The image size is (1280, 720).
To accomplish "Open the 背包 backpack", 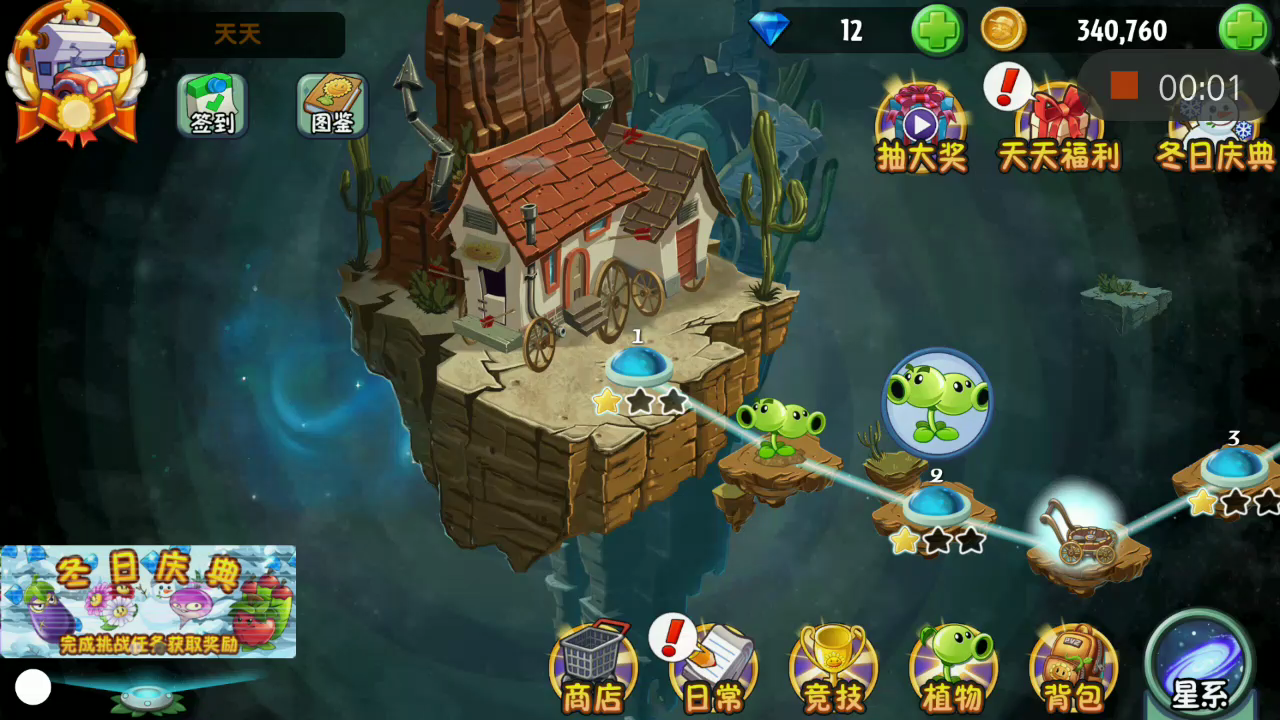I will click(x=1073, y=667).
